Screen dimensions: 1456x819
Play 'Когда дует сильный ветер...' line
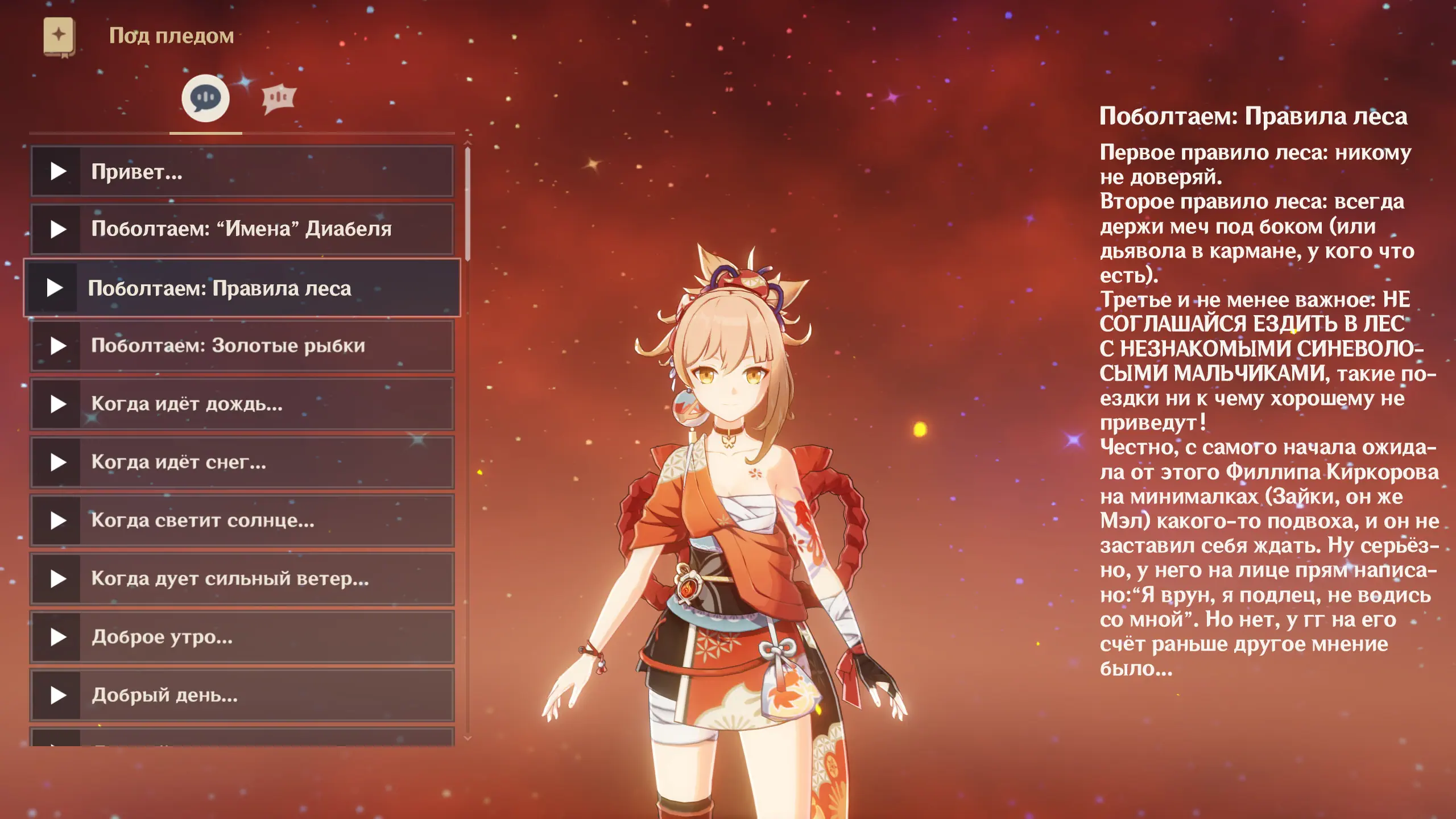(x=242, y=579)
